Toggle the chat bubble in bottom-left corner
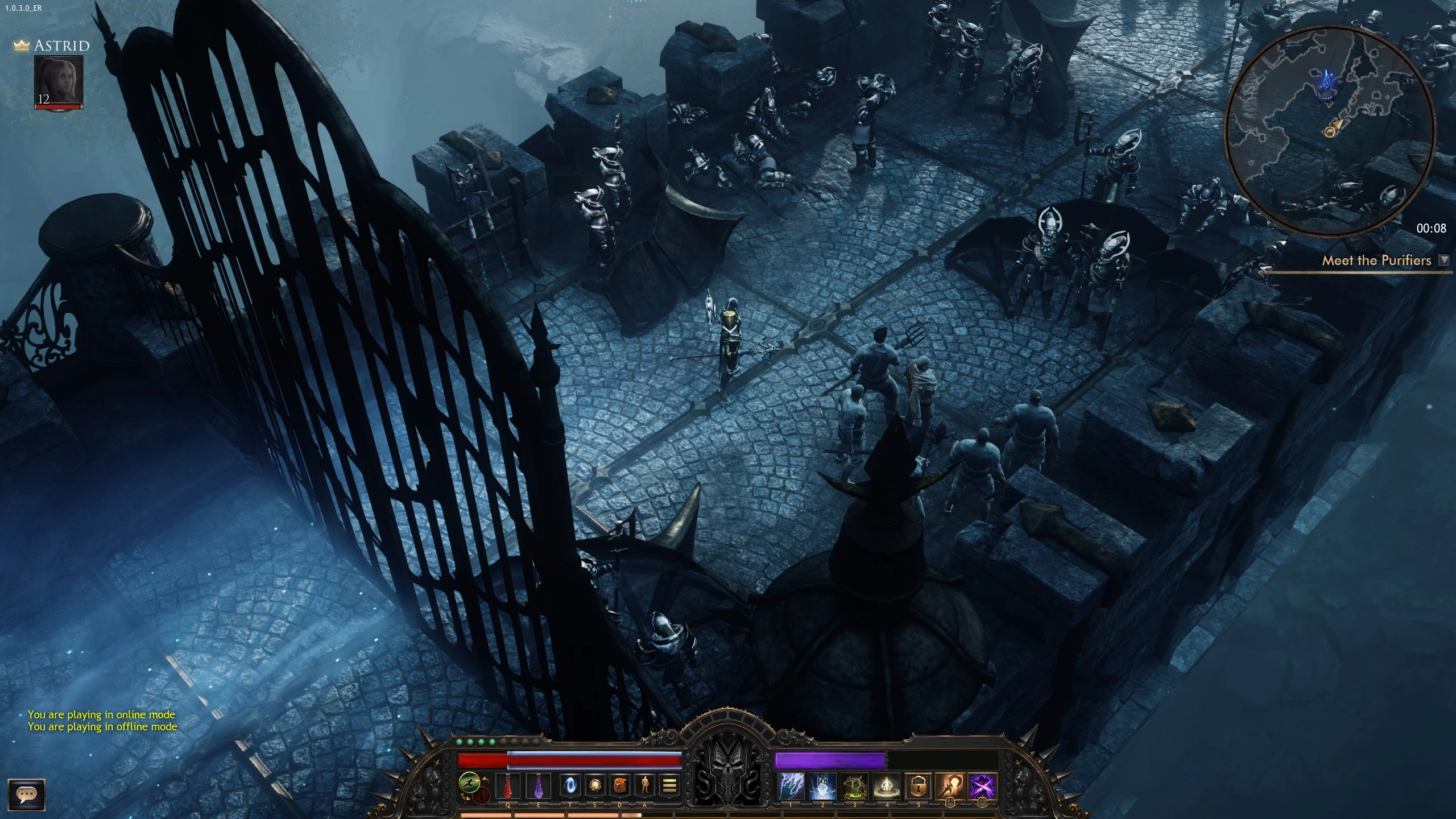The width and height of the screenshot is (1456, 819). point(27,794)
